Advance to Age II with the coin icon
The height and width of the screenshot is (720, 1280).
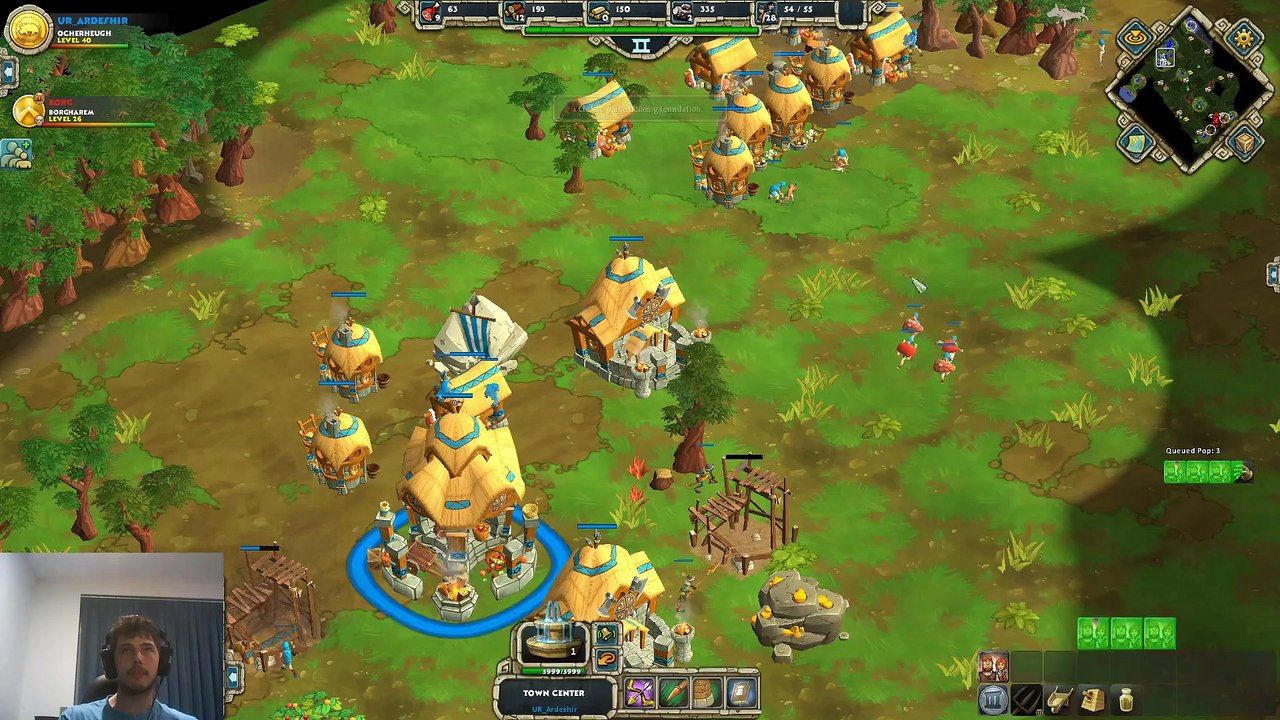994,700
